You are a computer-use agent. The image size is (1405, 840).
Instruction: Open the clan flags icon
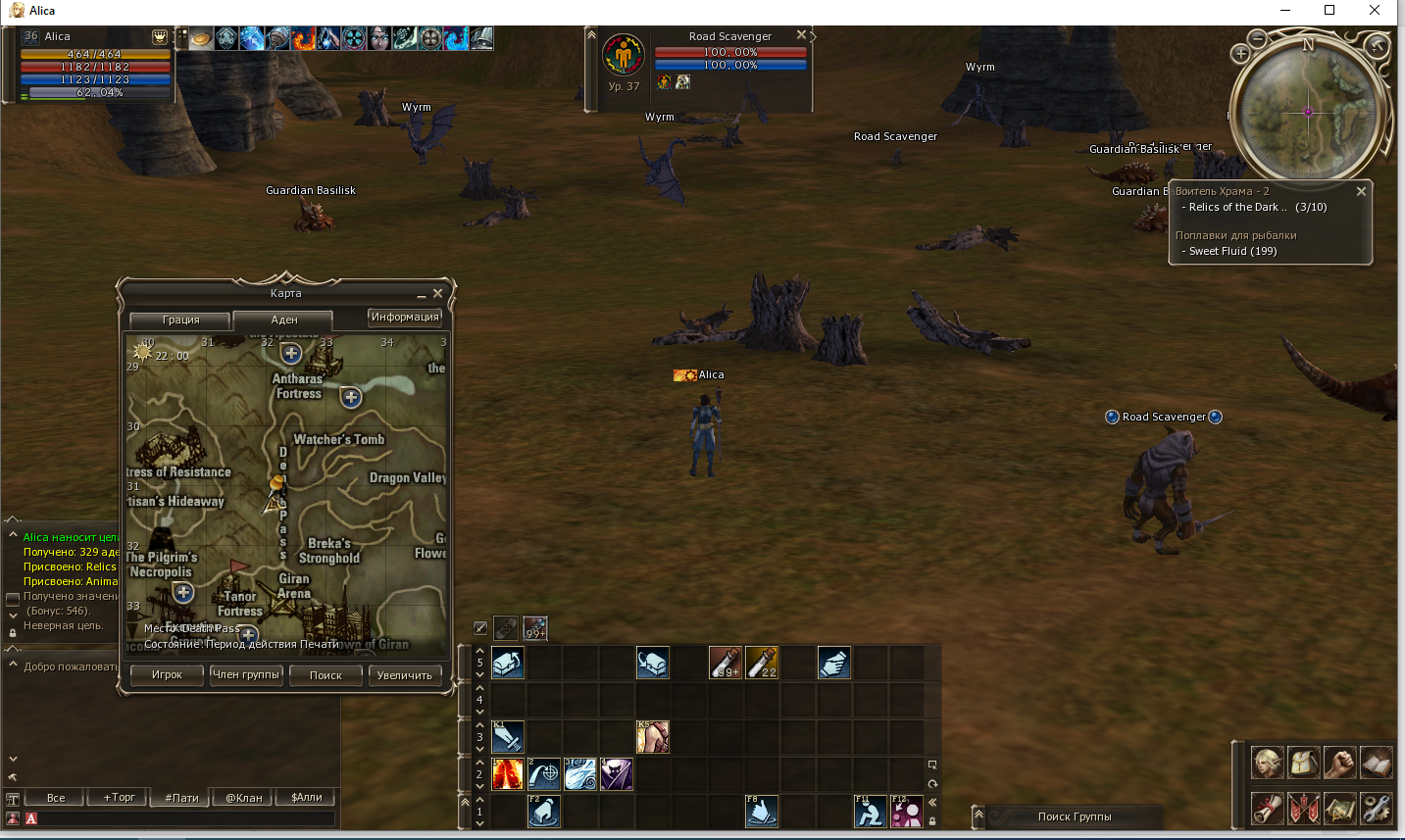click(x=1304, y=808)
